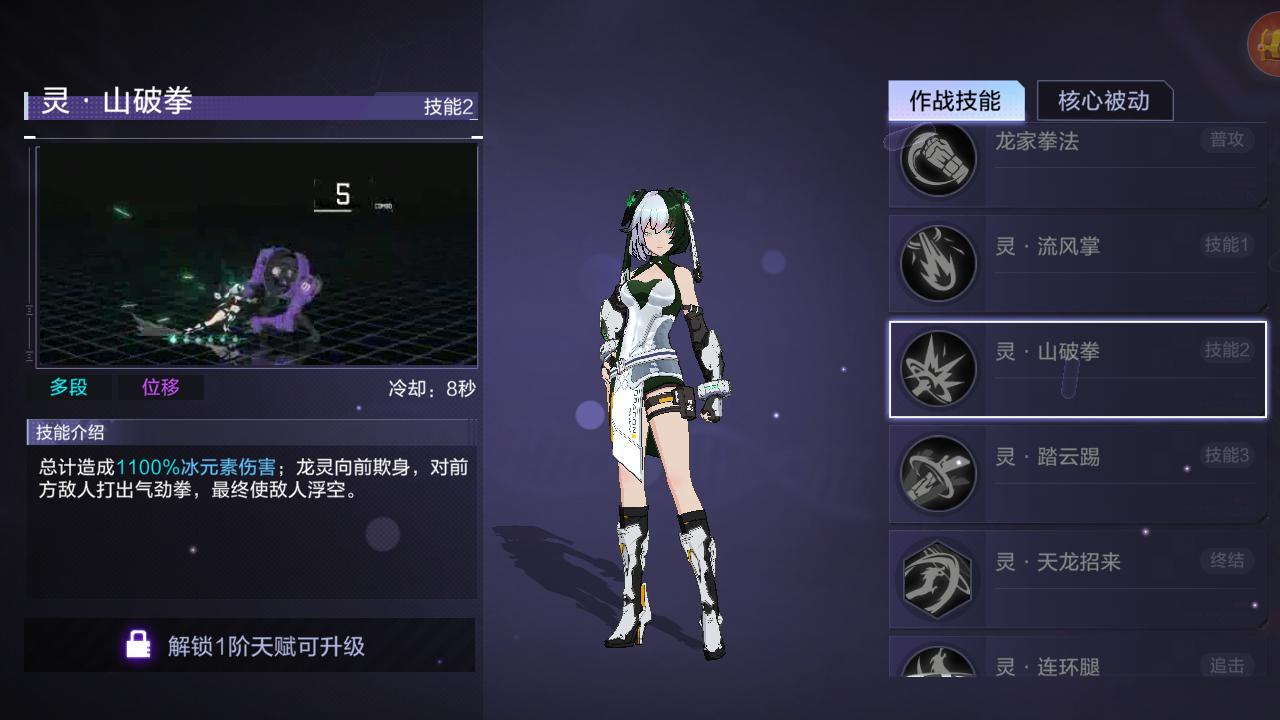Viewport: 1280px width, 720px height.
Task: Click the 技能2 label on the skill header
Action: coord(447,105)
